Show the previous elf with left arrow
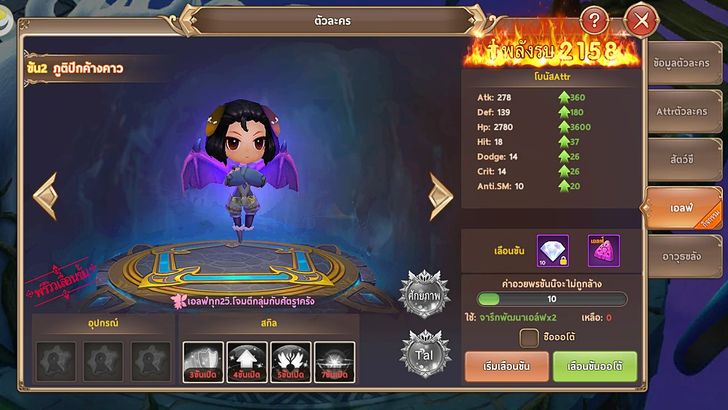Viewport: 728px width, 410px height. [46, 197]
